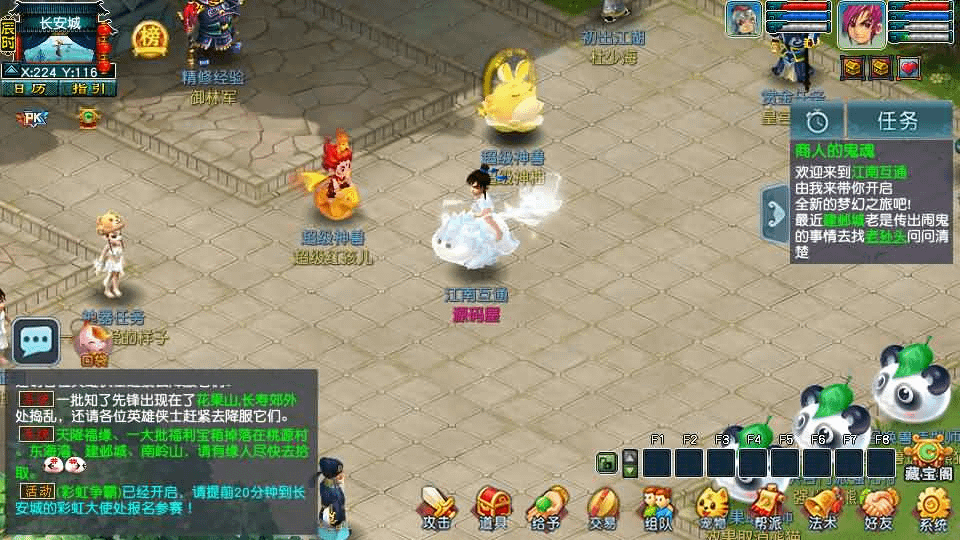Show the 好友 friends list
This screenshot has width=960, height=540.
click(878, 507)
